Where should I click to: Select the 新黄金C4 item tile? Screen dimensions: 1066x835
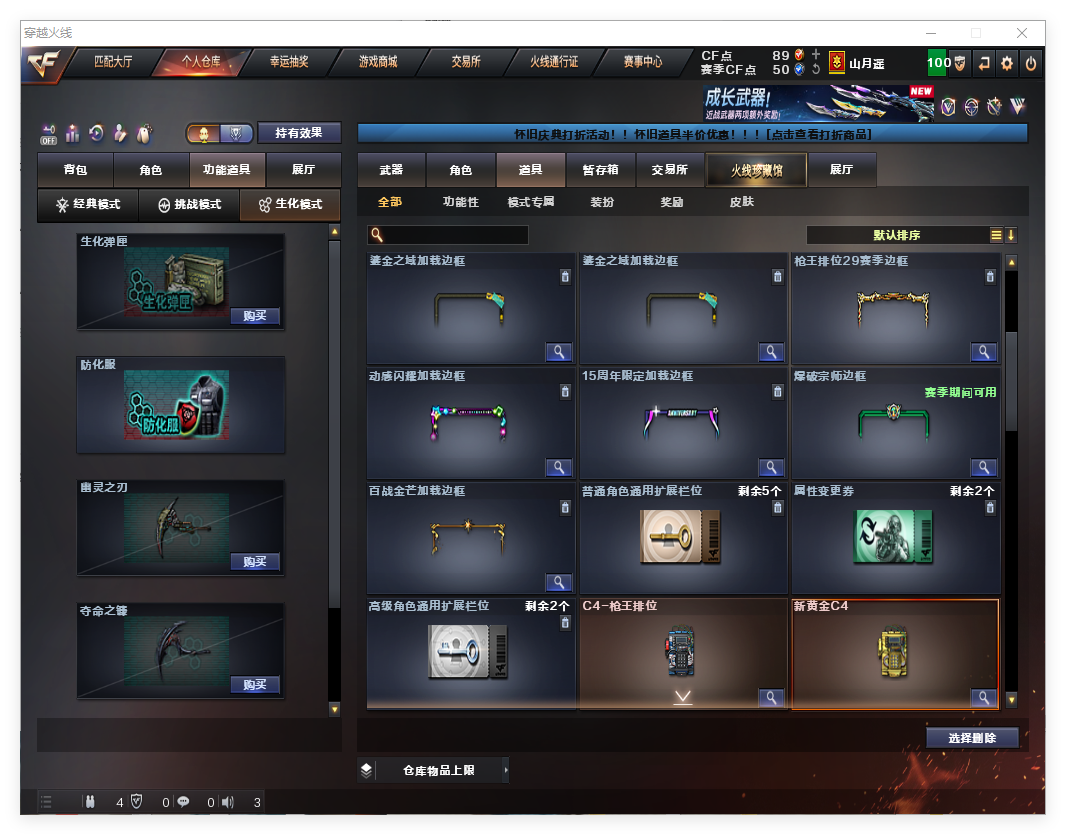tap(894, 653)
